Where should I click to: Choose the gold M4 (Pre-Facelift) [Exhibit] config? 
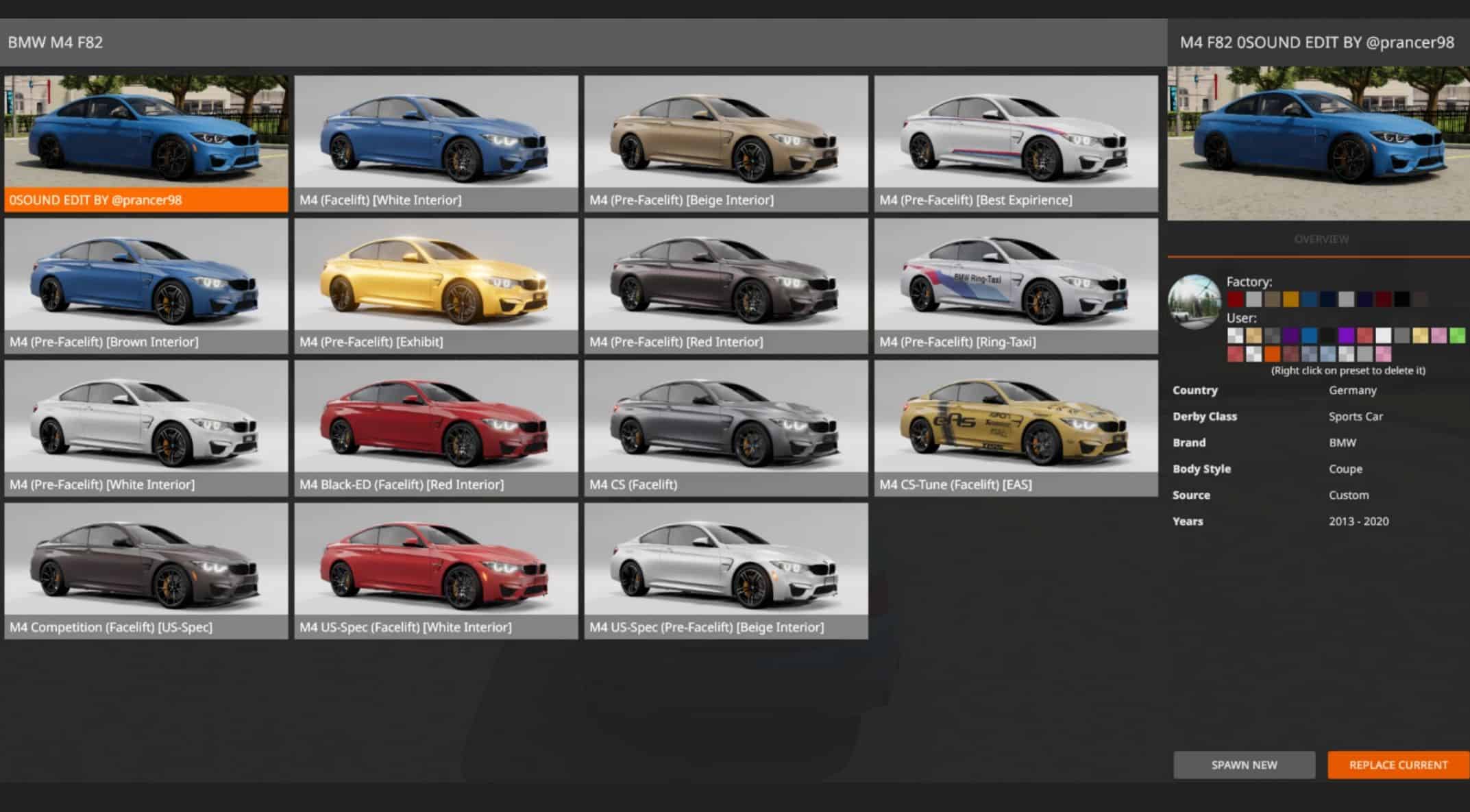[436, 285]
